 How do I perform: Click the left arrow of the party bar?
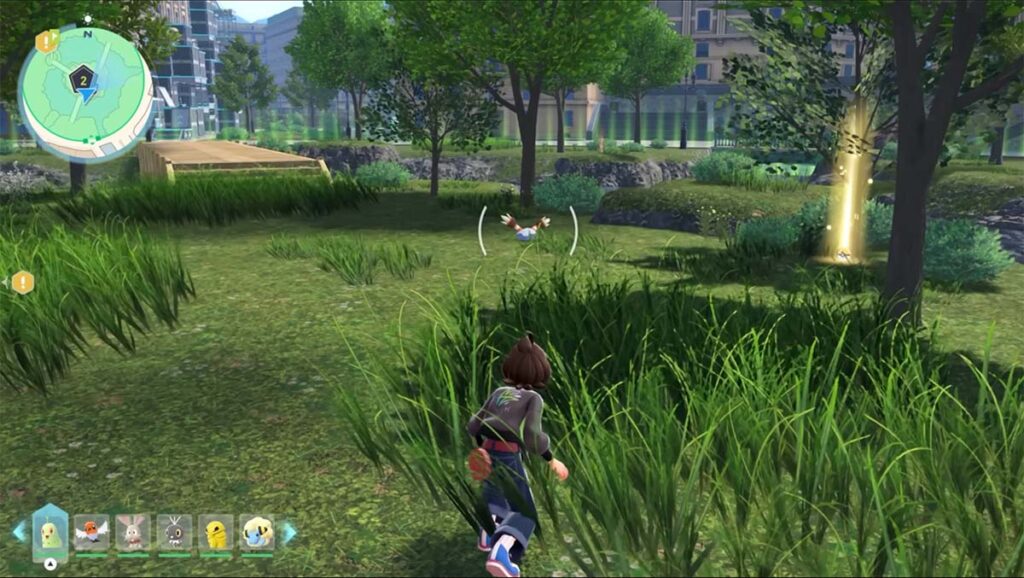18,532
